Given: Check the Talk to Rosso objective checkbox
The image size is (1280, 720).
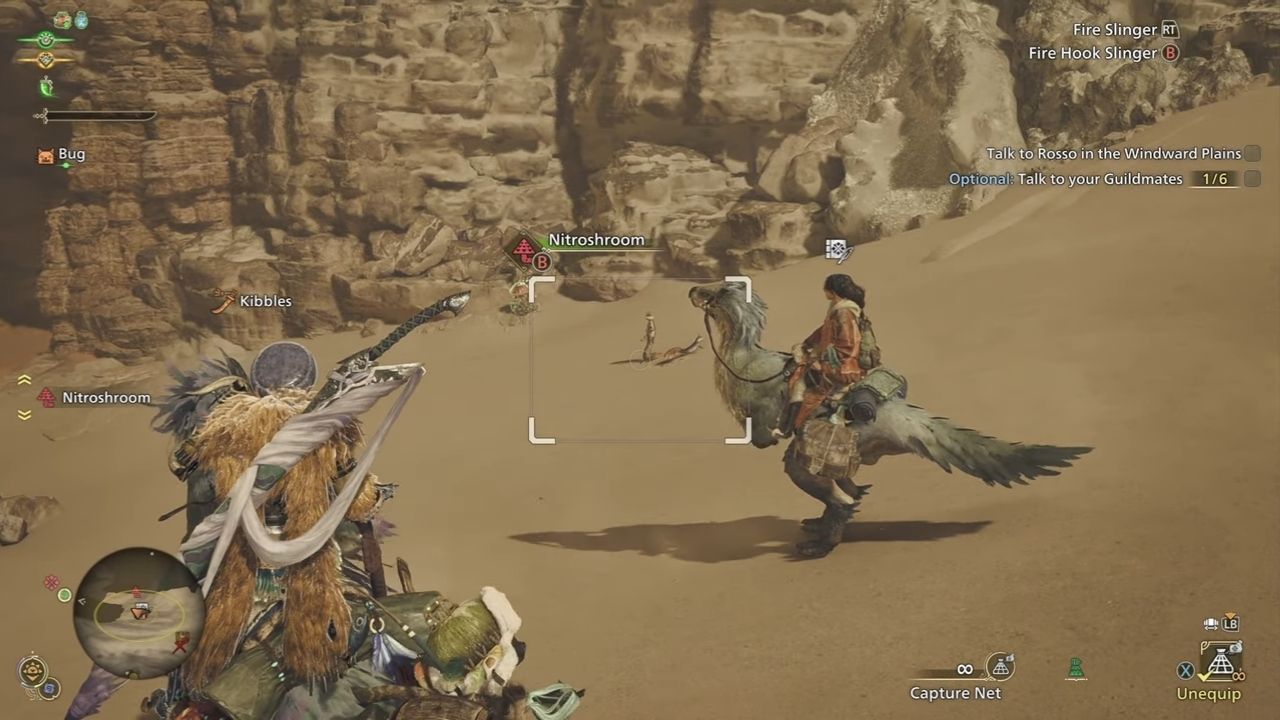Looking at the screenshot, I should [1254, 154].
